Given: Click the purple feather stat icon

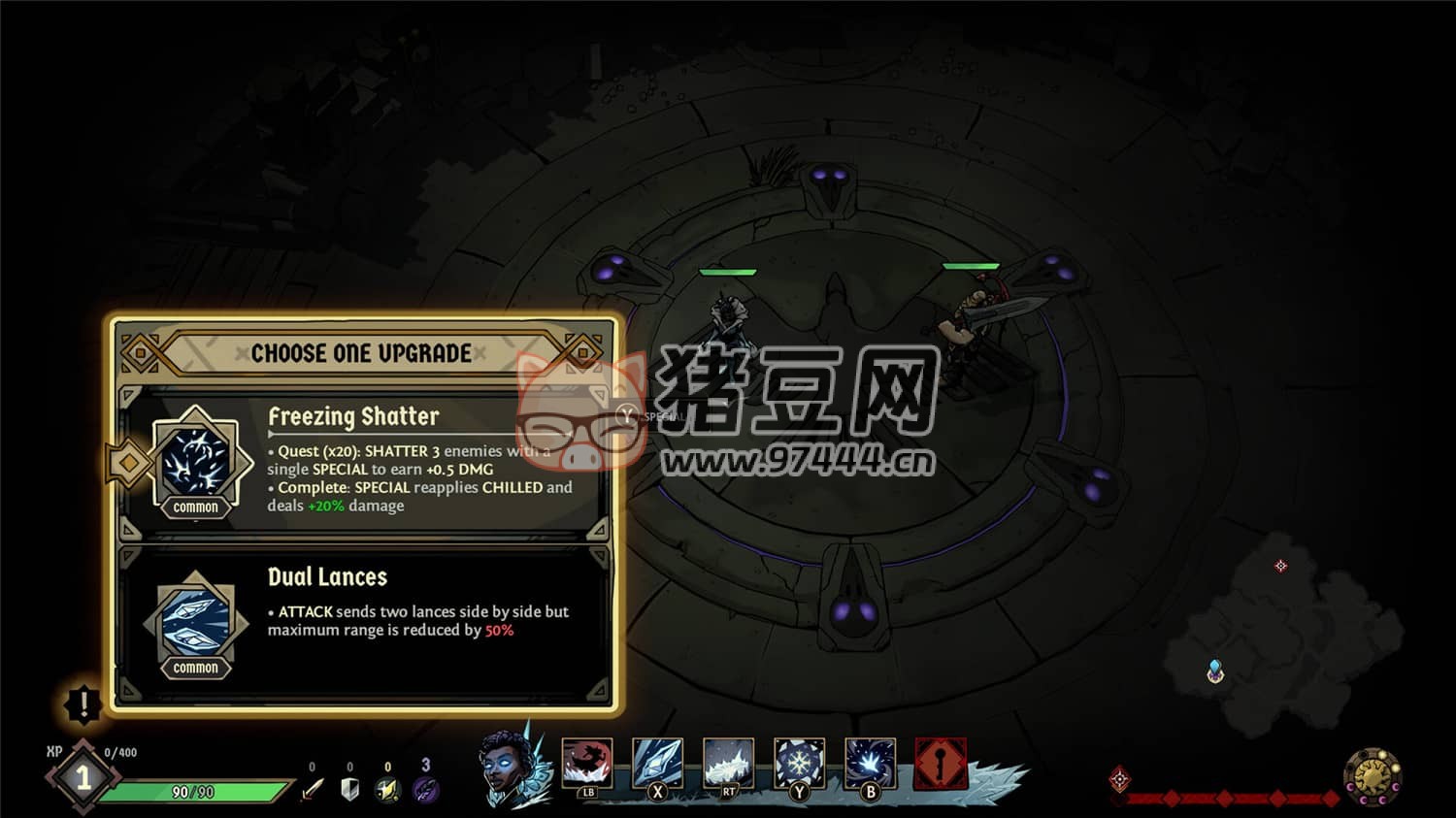Looking at the screenshot, I should coord(426,789).
